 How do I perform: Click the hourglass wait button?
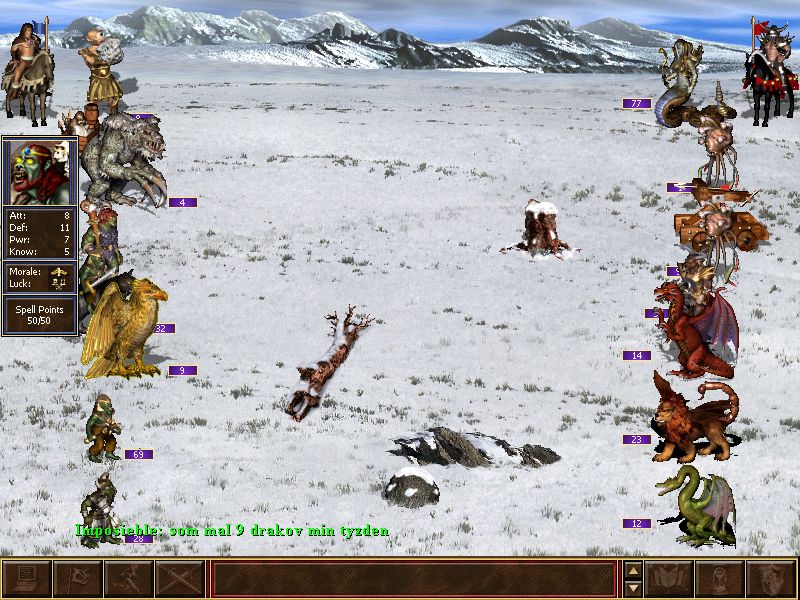[721, 579]
